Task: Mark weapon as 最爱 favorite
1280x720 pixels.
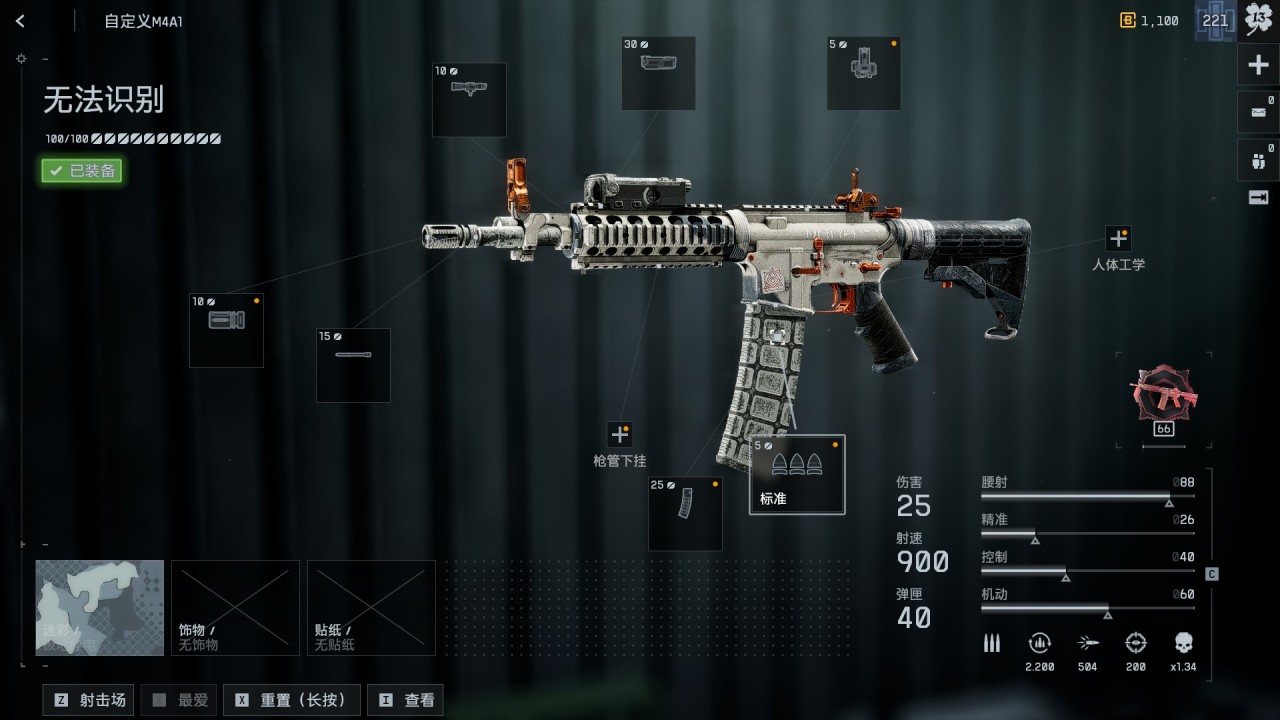Action: click(x=181, y=700)
